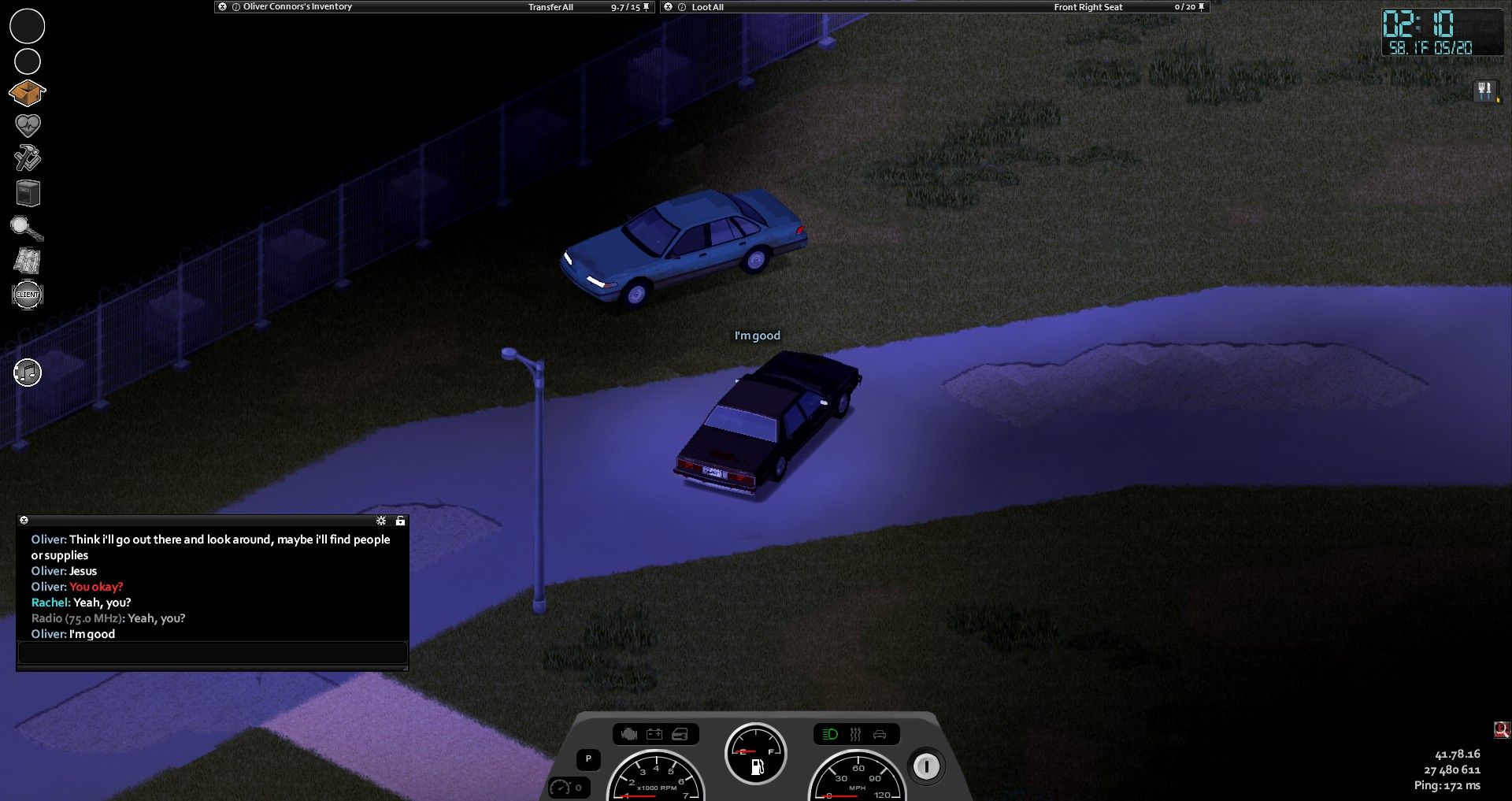Screen dimensions: 1512x801
Task: Click the Loot All button
Action: [707, 7]
